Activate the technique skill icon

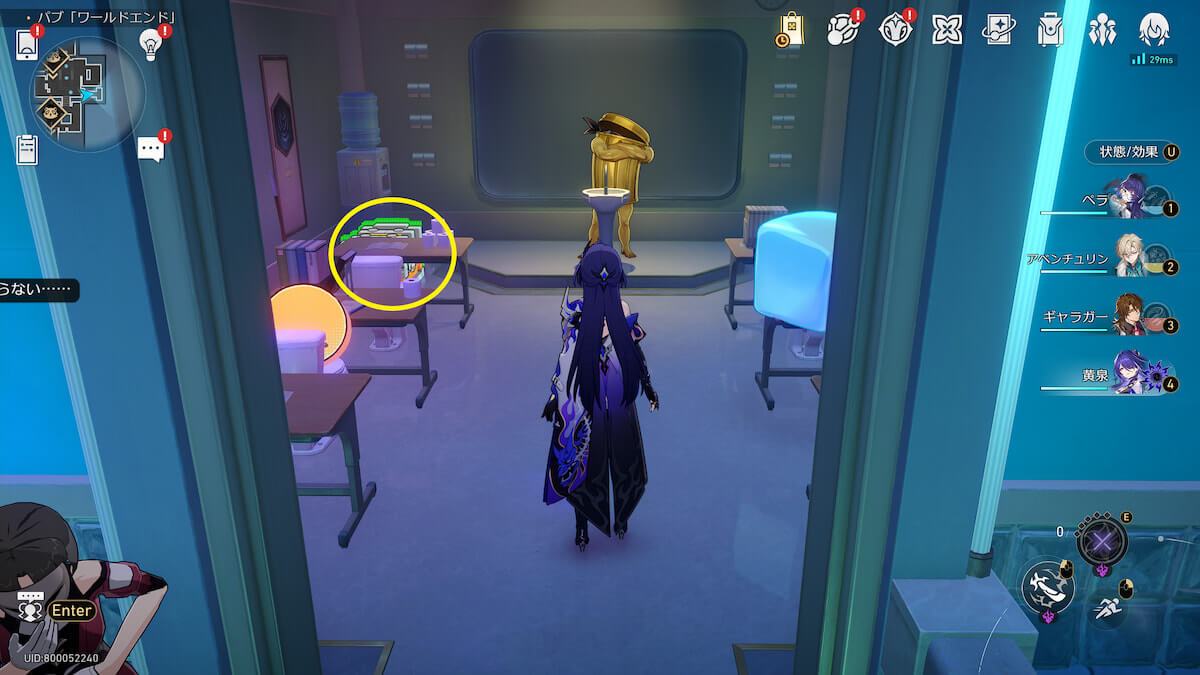pyautogui.click(x=1101, y=542)
